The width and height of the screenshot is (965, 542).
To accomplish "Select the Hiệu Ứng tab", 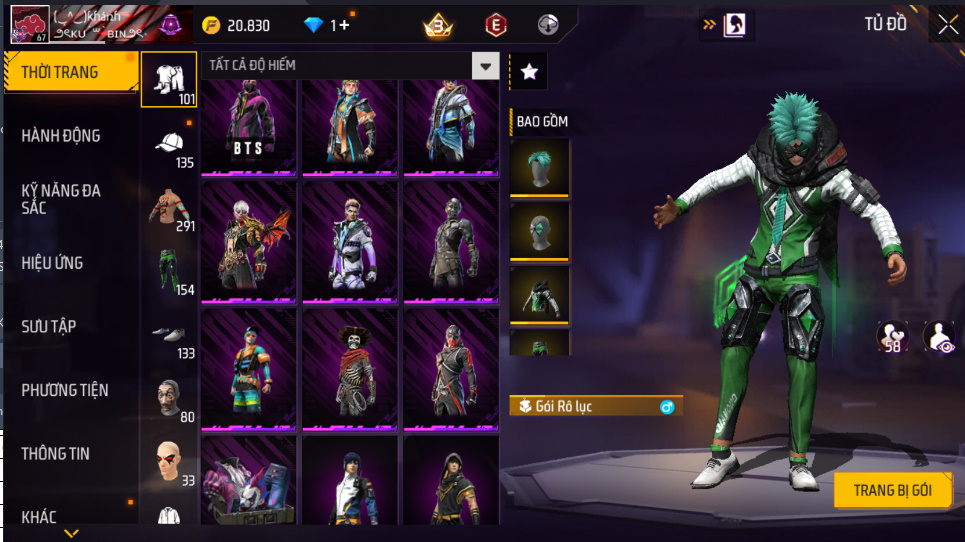I will click(52, 263).
